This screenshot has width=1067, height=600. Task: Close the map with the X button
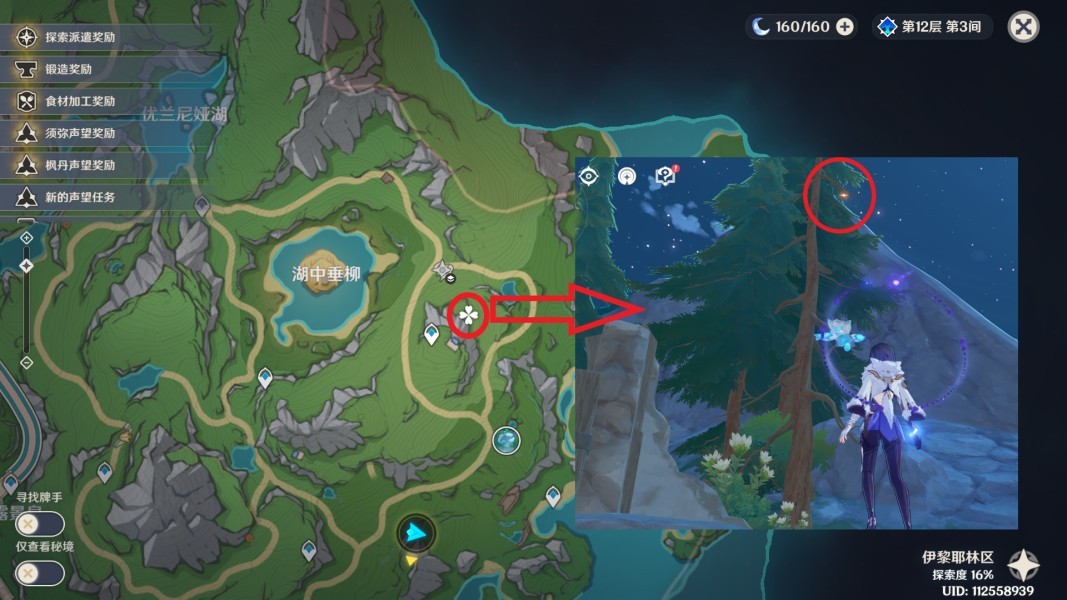[1023, 27]
